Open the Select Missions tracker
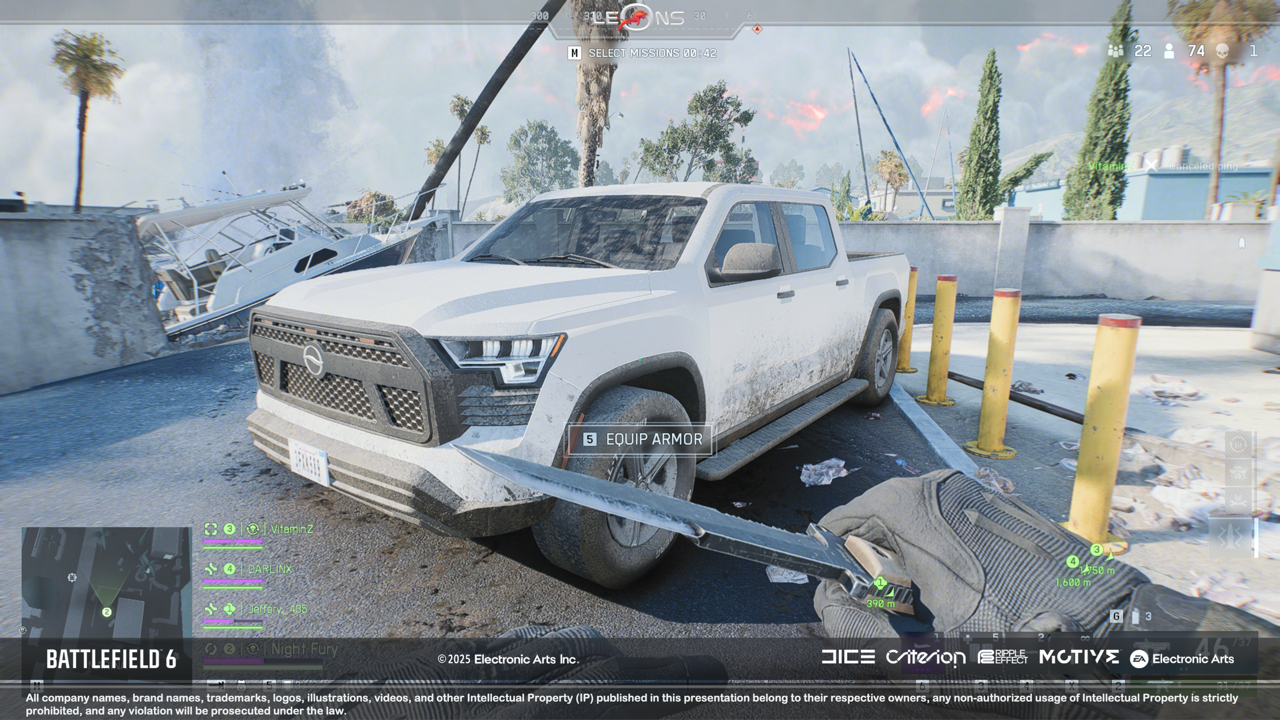Image resolution: width=1280 pixels, height=720 pixels. [642, 53]
